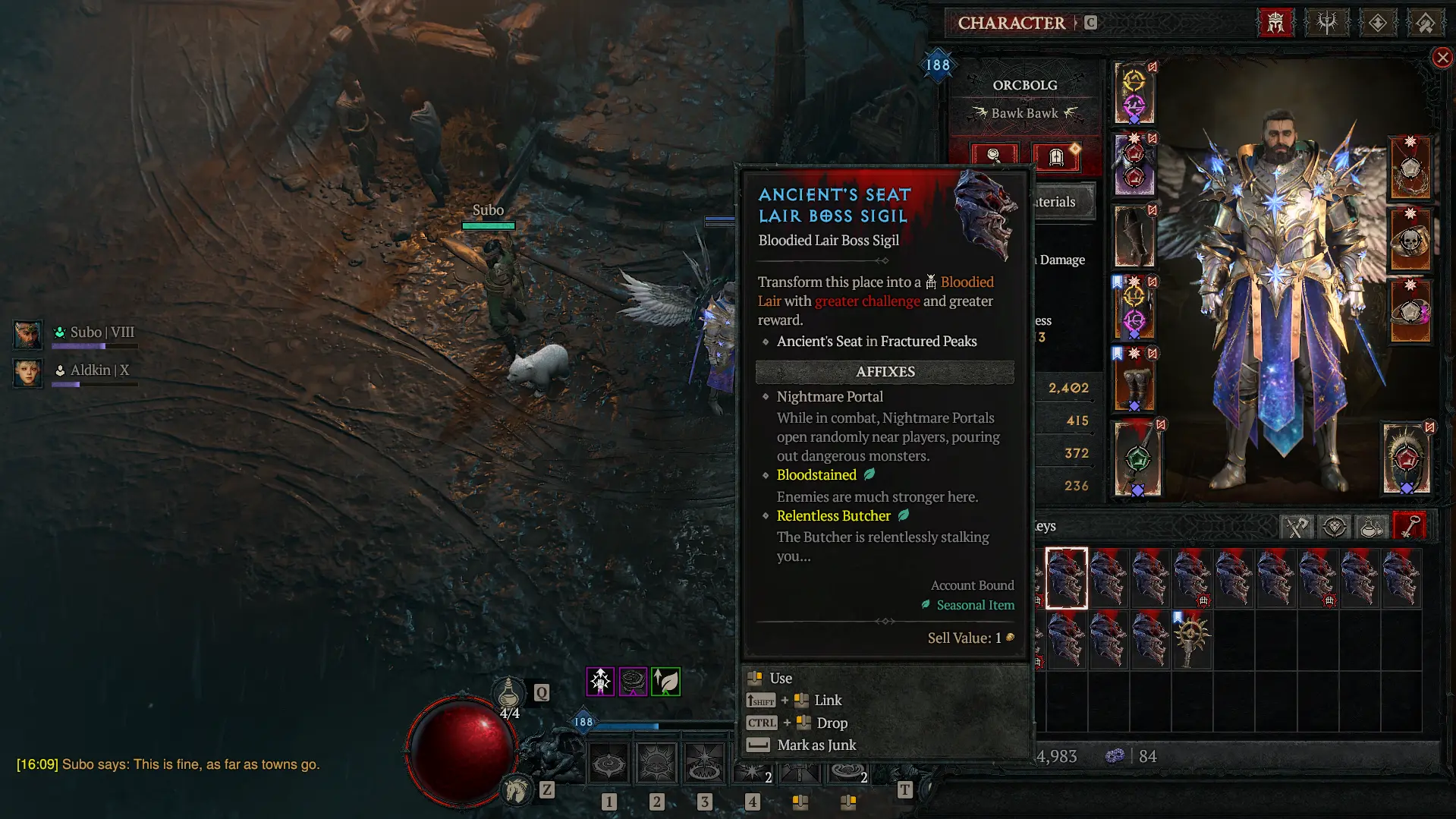The image size is (1456, 819).
Task: Open the skill tree tab icon
Action: pyautogui.click(x=1326, y=23)
